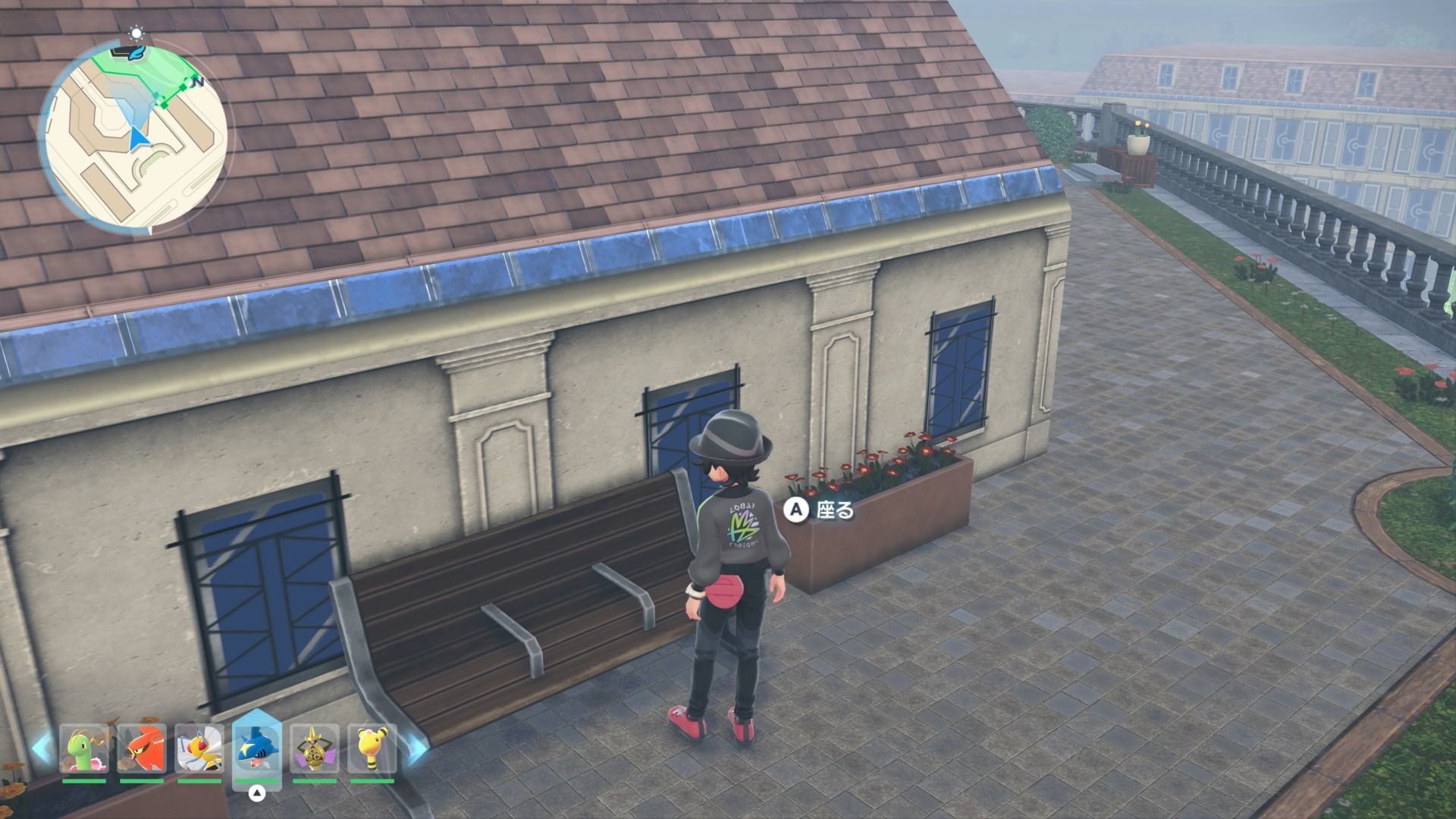Select the highlighted Sharpedo party slot

coord(257,749)
